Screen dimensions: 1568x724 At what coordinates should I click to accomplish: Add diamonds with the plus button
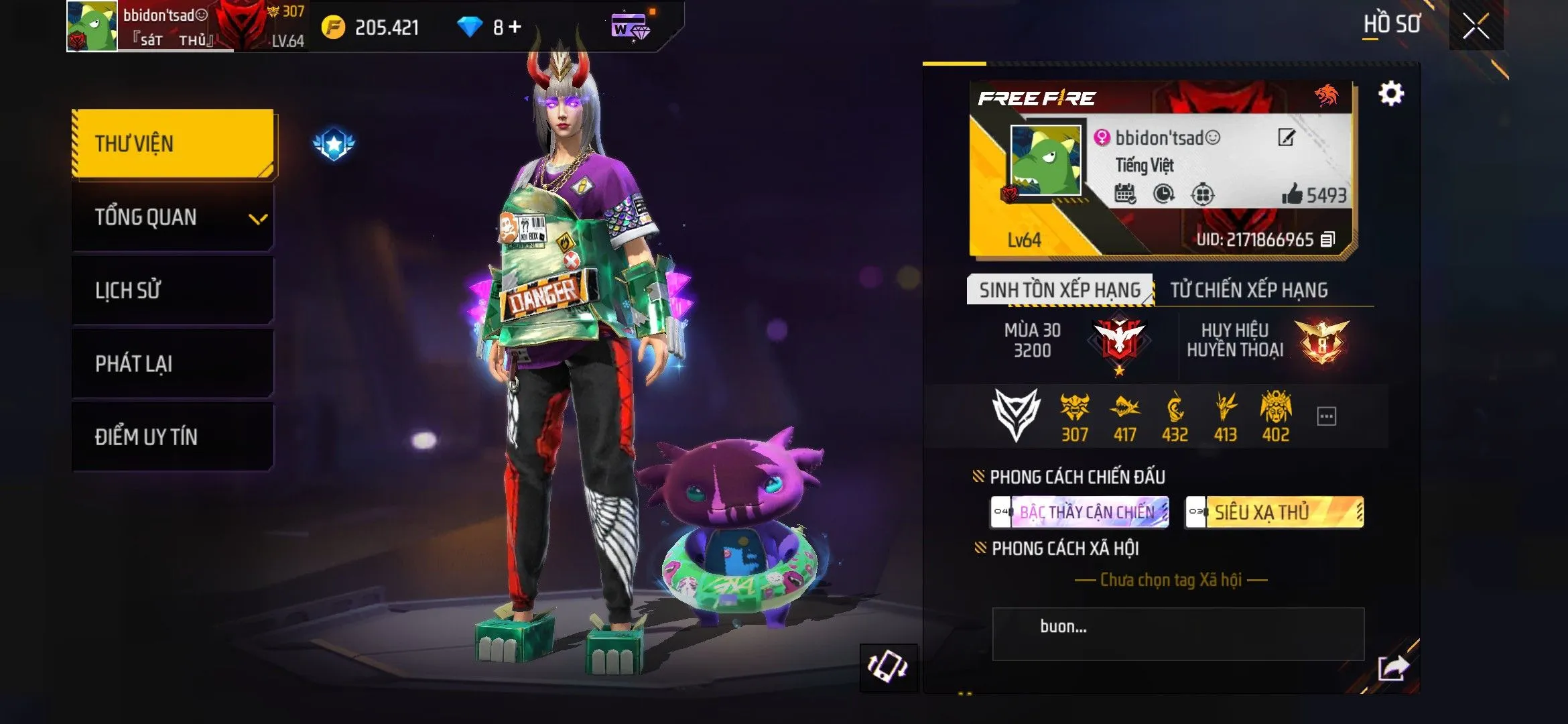[x=515, y=27]
